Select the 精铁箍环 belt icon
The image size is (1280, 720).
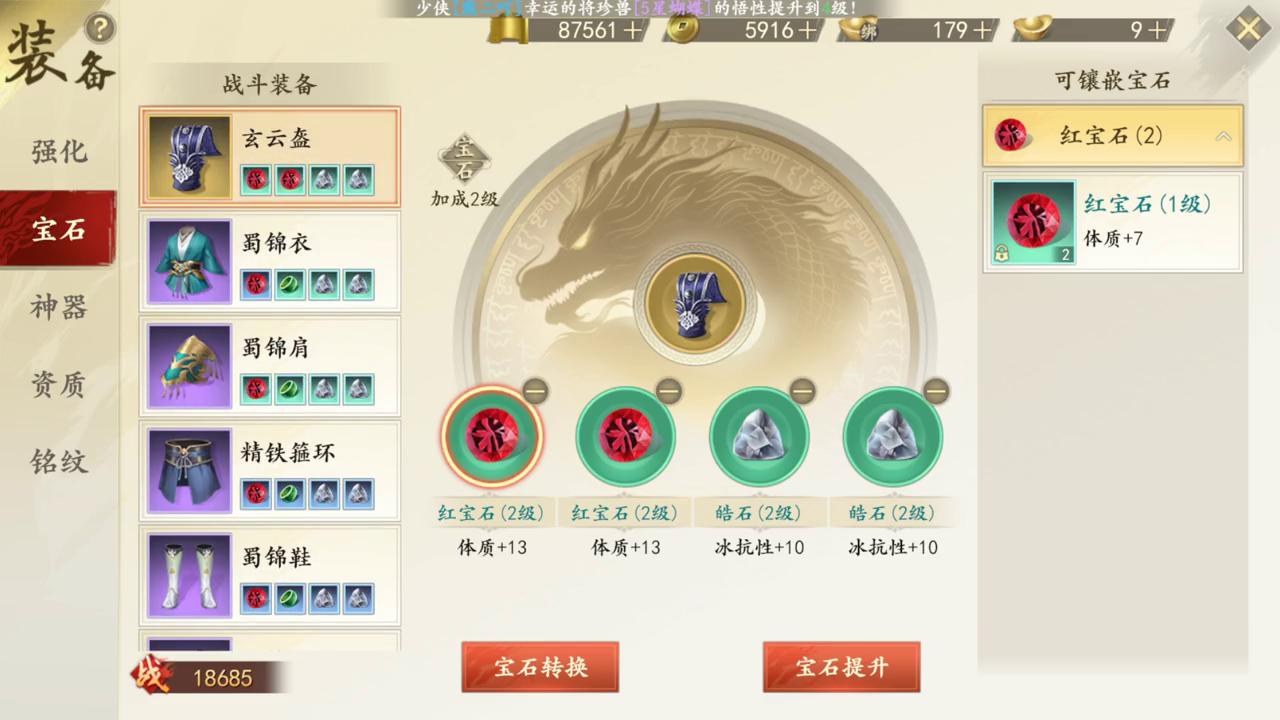[188, 470]
